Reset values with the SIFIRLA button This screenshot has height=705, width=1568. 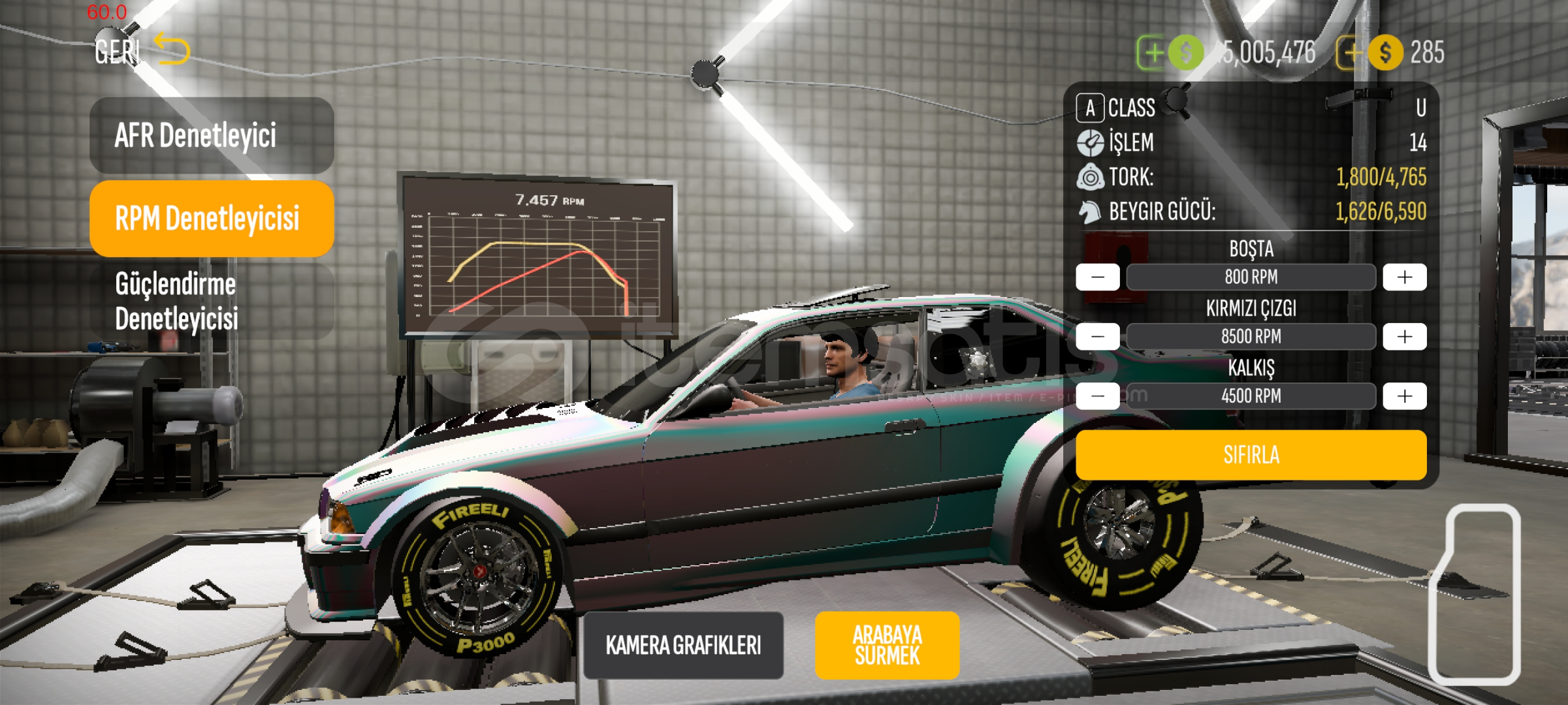click(1251, 455)
